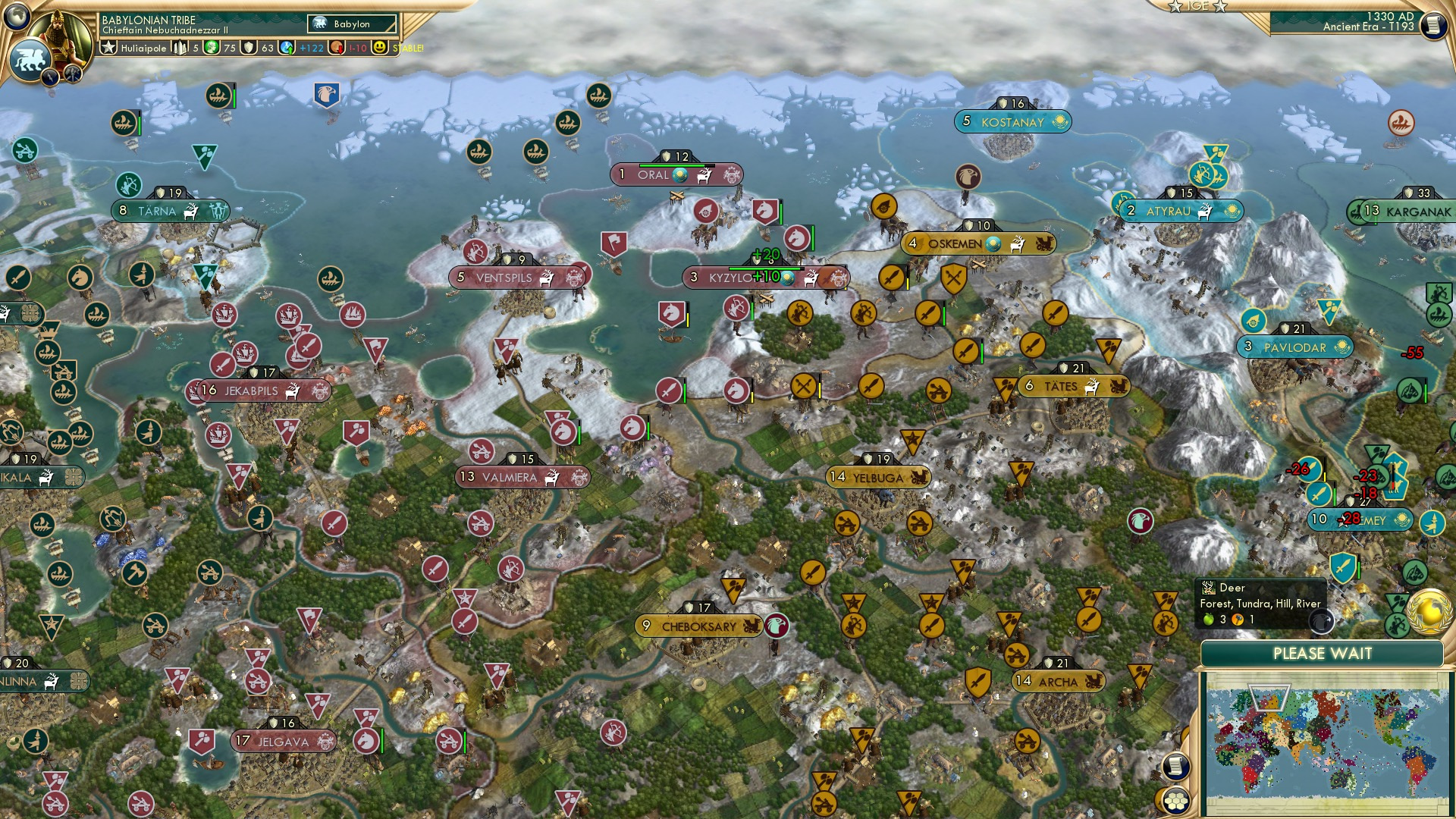Click the STABLE happiness smiley icon
The width and height of the screenshot is (1456, 819).
[379, 48]
